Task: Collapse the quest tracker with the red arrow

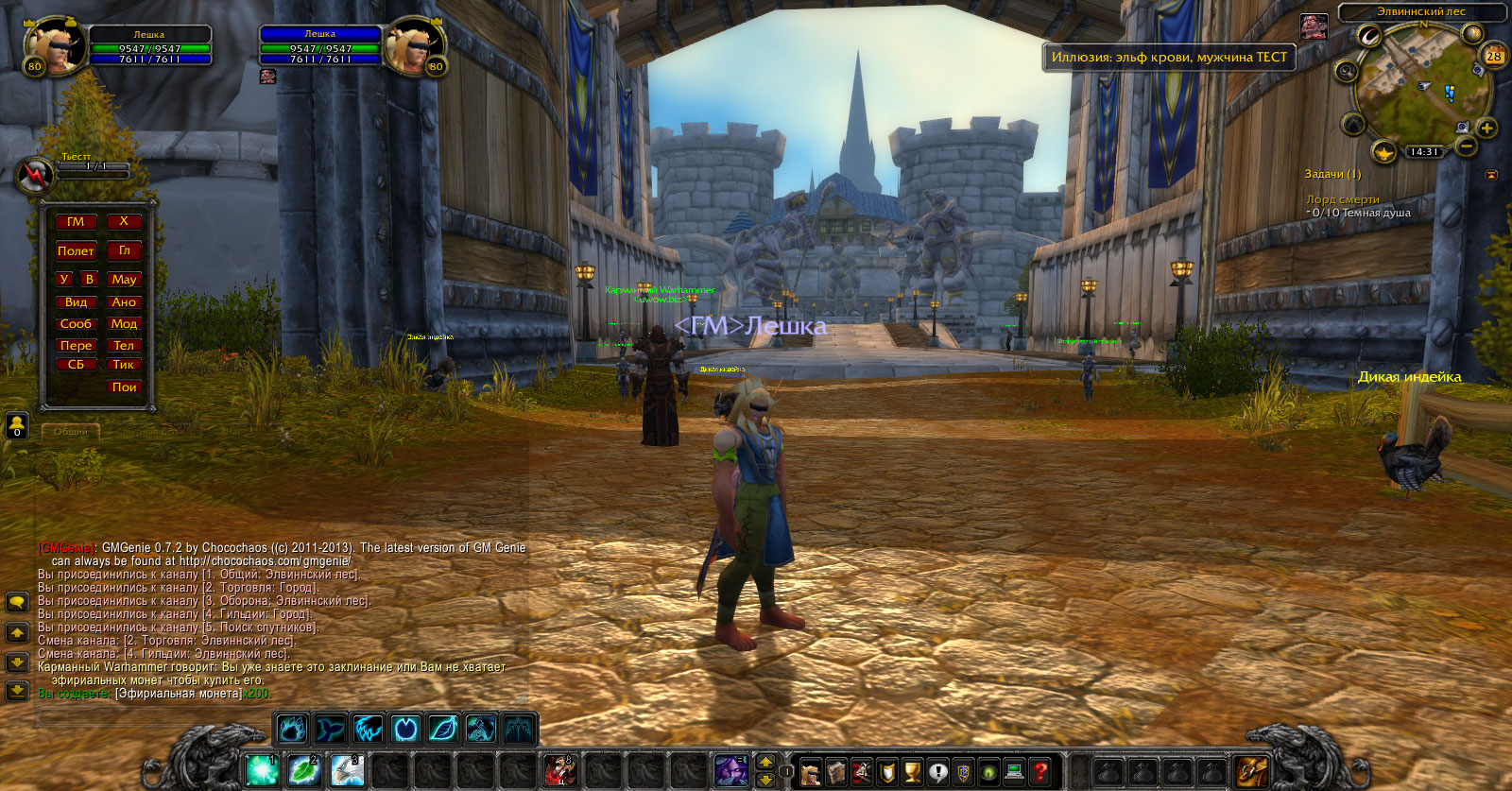Action: (1491, 175)
